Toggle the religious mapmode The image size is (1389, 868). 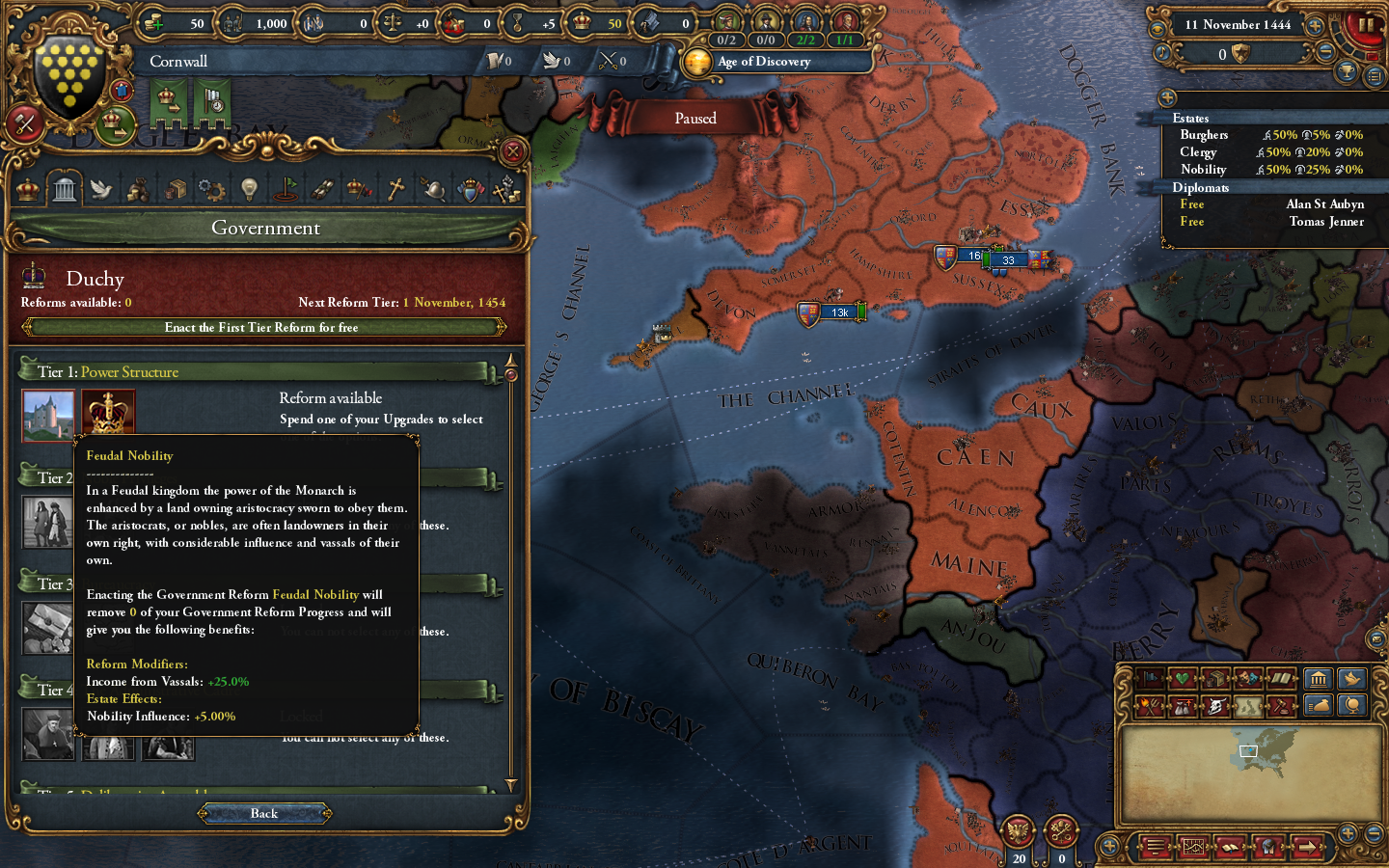(1281, 678)
